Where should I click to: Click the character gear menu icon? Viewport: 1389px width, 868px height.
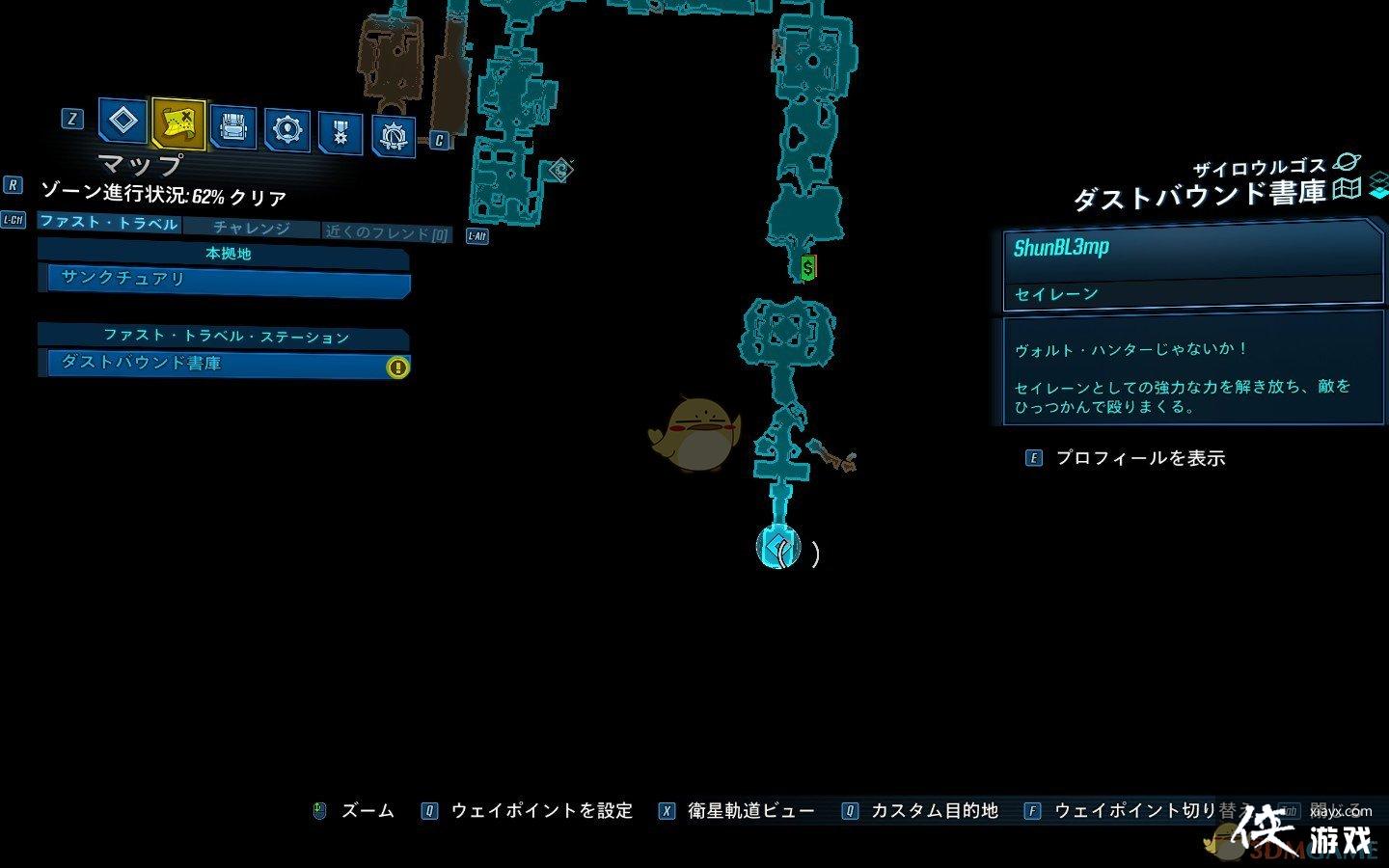[x=285, y=128]
